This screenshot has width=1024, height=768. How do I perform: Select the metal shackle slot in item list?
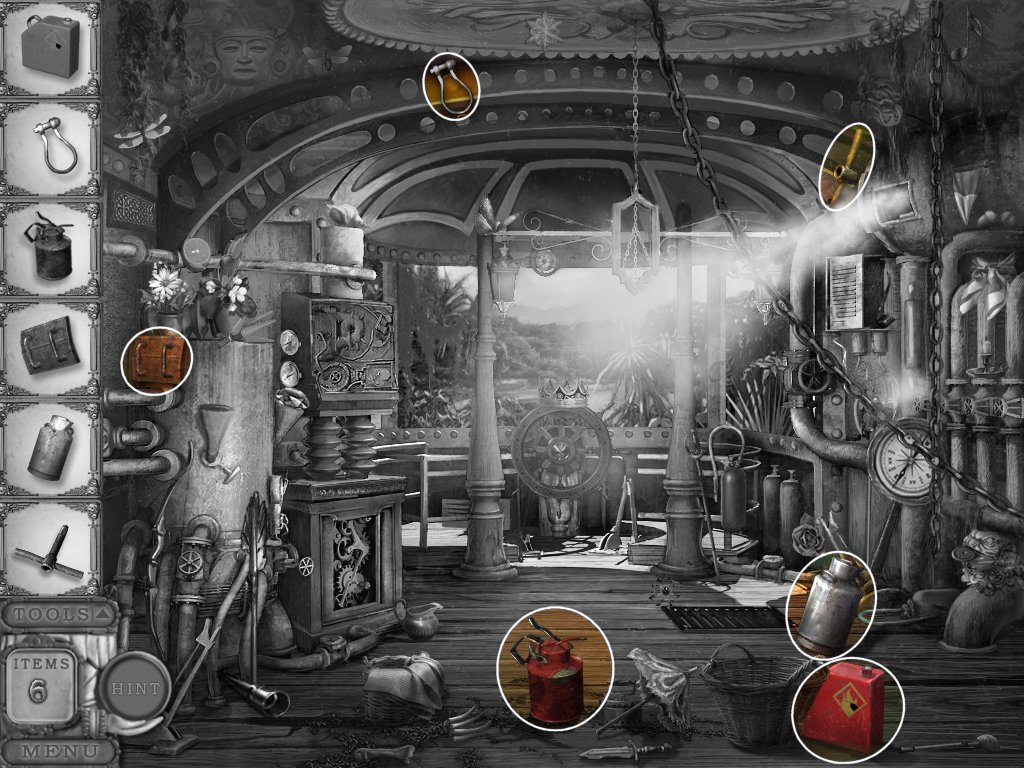50,148
